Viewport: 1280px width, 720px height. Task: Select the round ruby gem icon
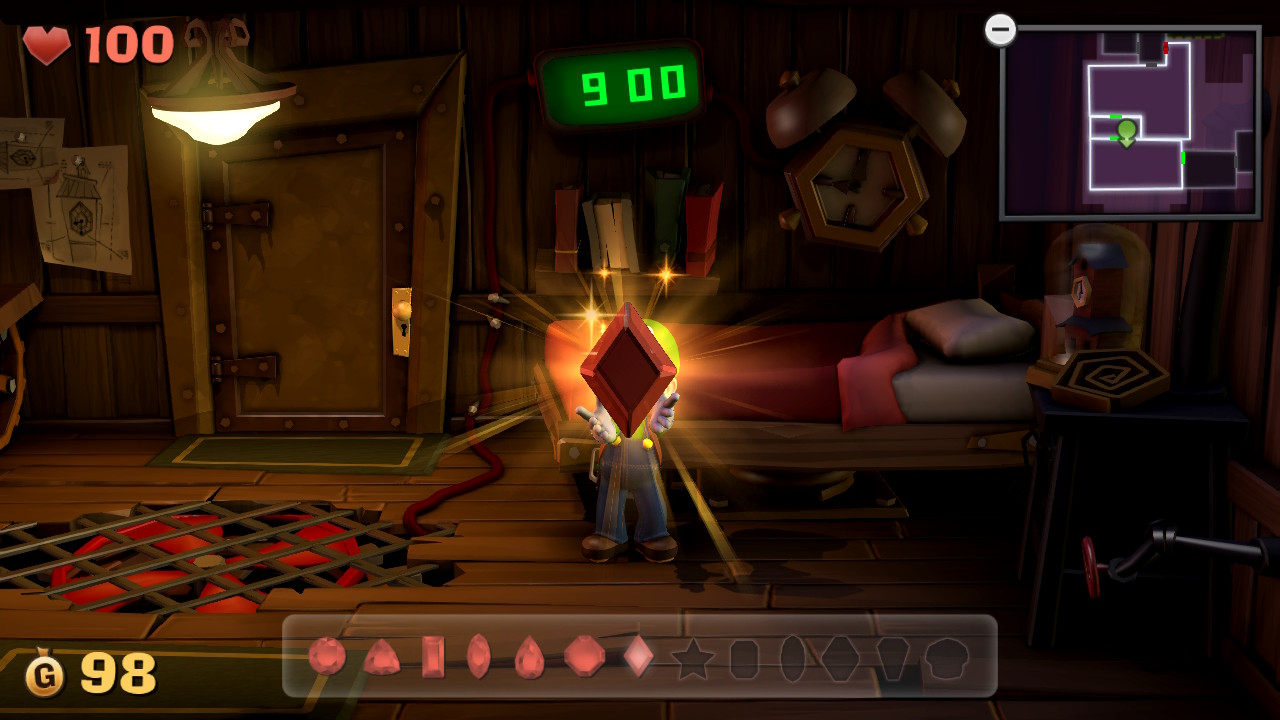click(328, 658)
